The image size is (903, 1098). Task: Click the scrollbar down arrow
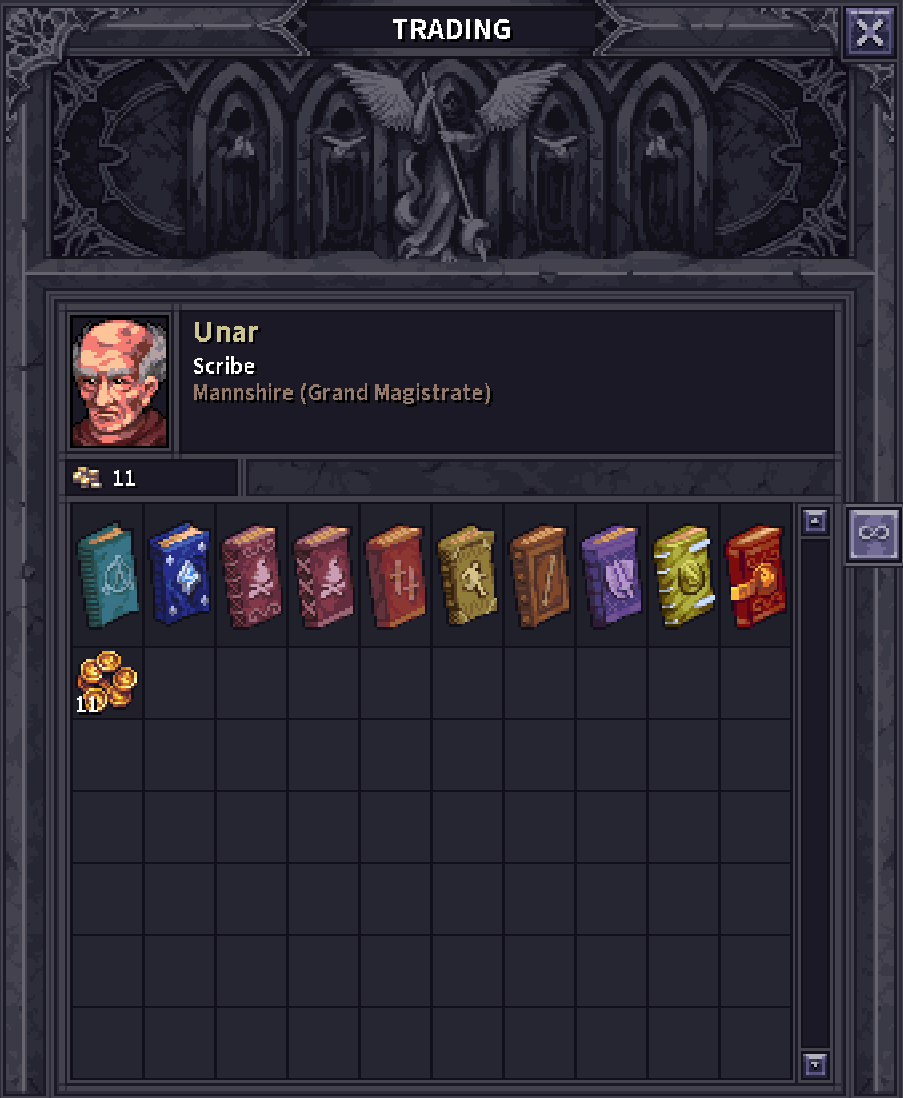pyautogui.click(x=816, y=1064)
